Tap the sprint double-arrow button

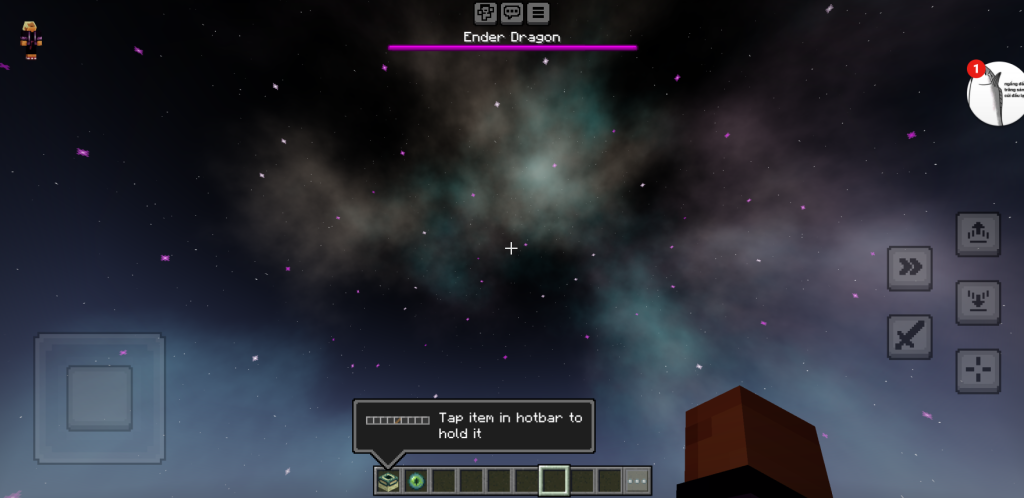(x=909, y=268)
